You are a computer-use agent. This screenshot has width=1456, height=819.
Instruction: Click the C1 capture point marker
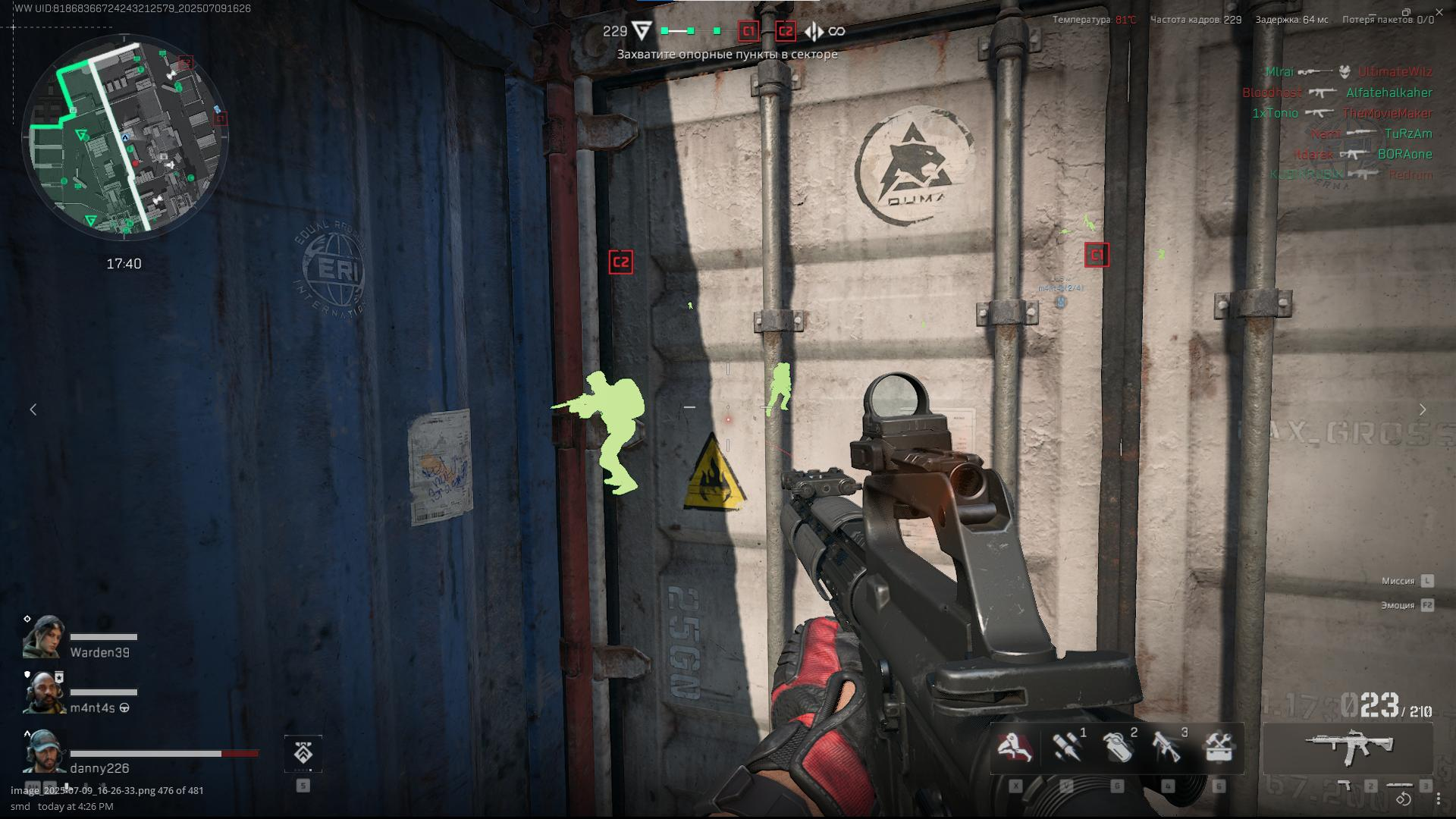(1096, 256)
